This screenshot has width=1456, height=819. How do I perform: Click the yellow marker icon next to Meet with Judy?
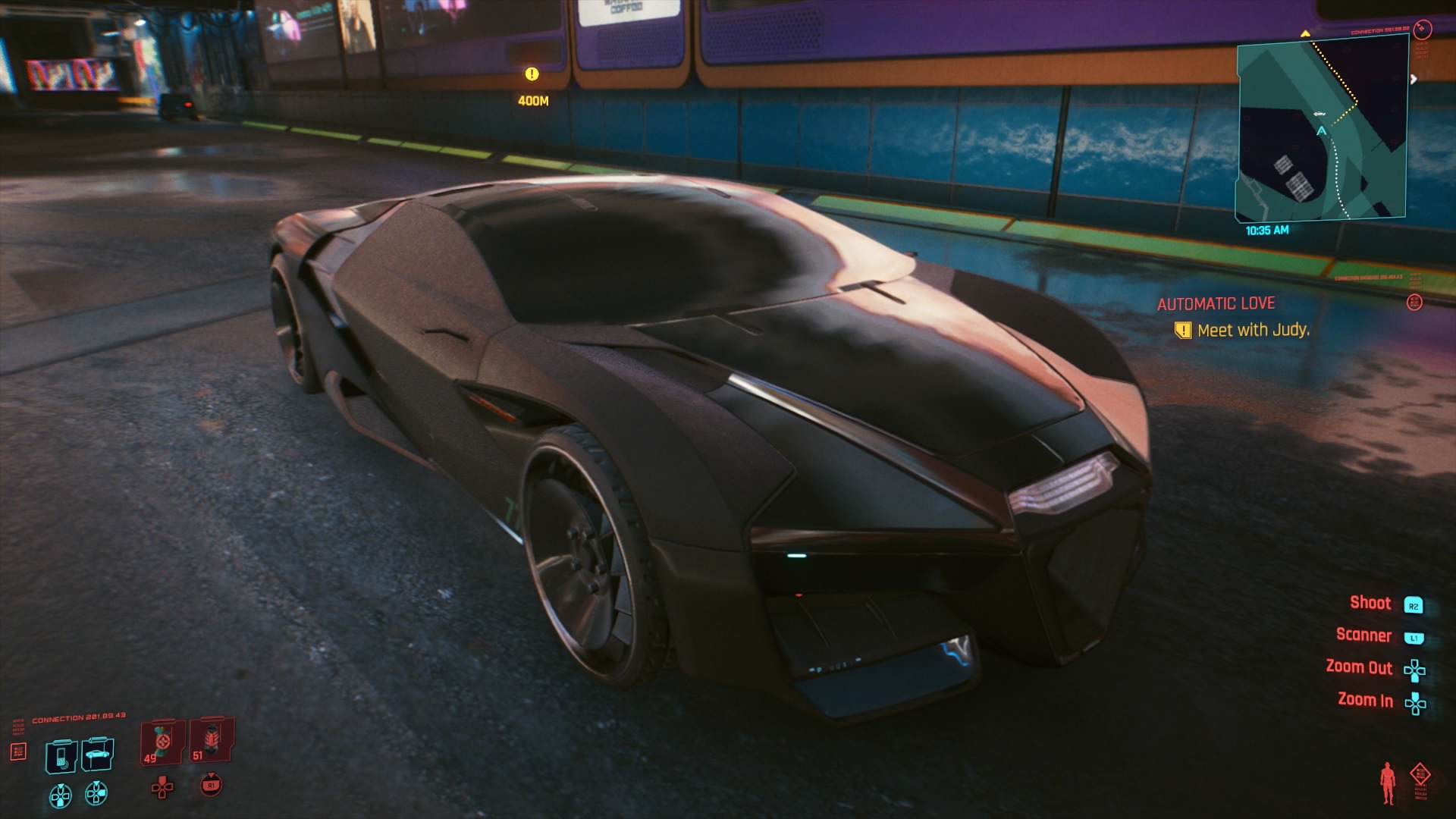click(1184, 330)
